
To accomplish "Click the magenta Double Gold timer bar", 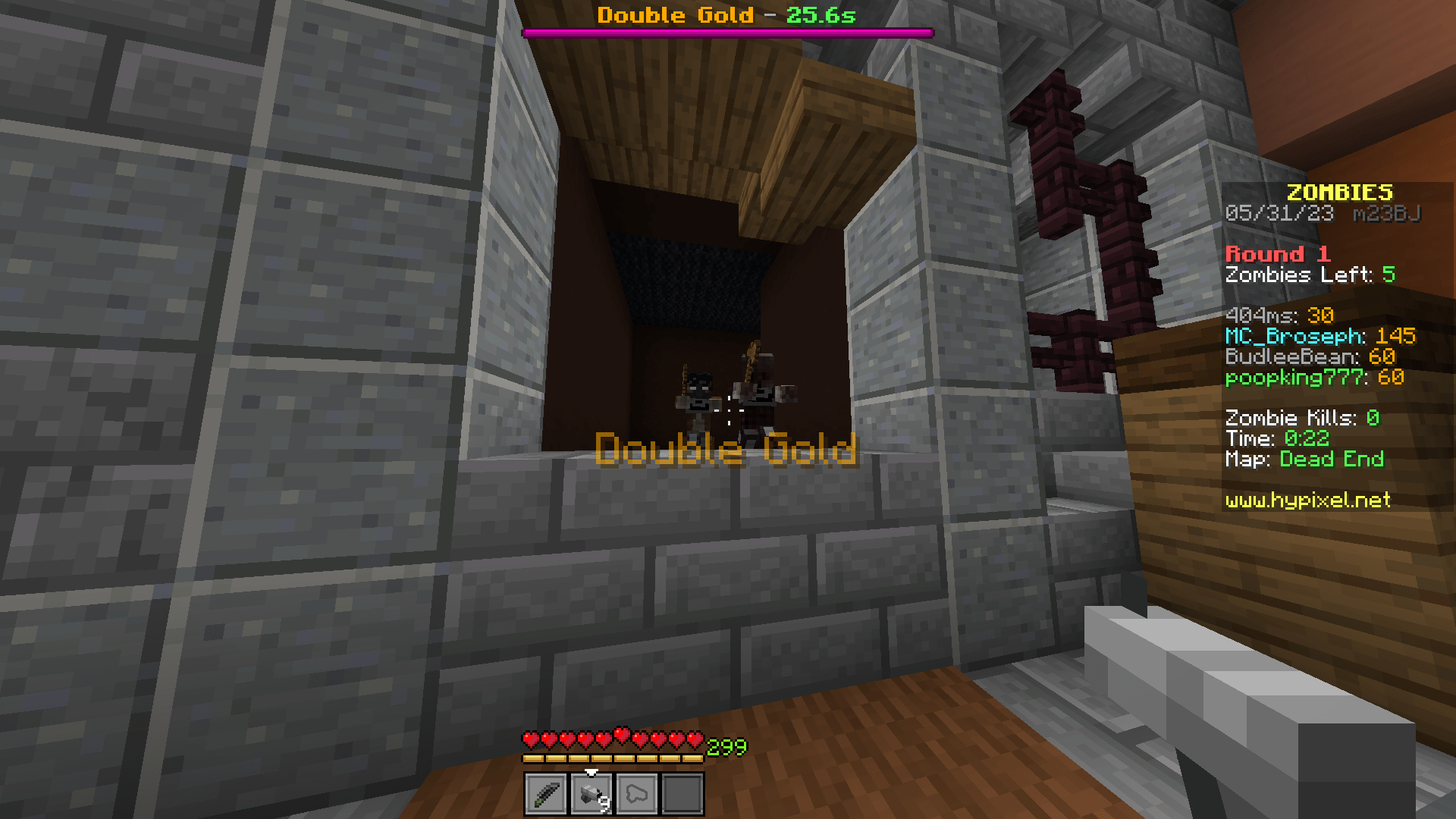I will [728, 33].
